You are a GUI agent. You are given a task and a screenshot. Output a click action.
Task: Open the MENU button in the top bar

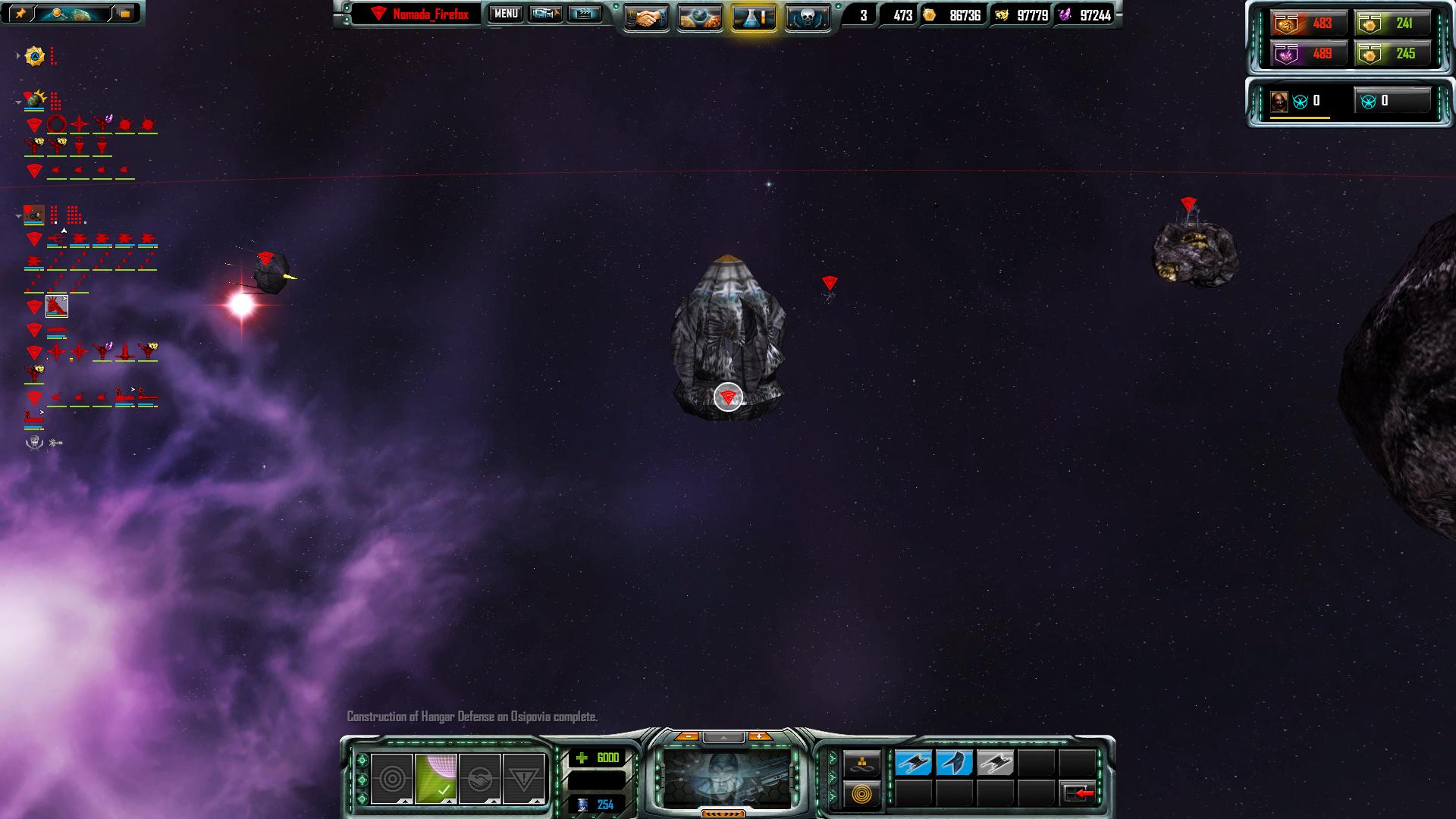tap(506, 14)
